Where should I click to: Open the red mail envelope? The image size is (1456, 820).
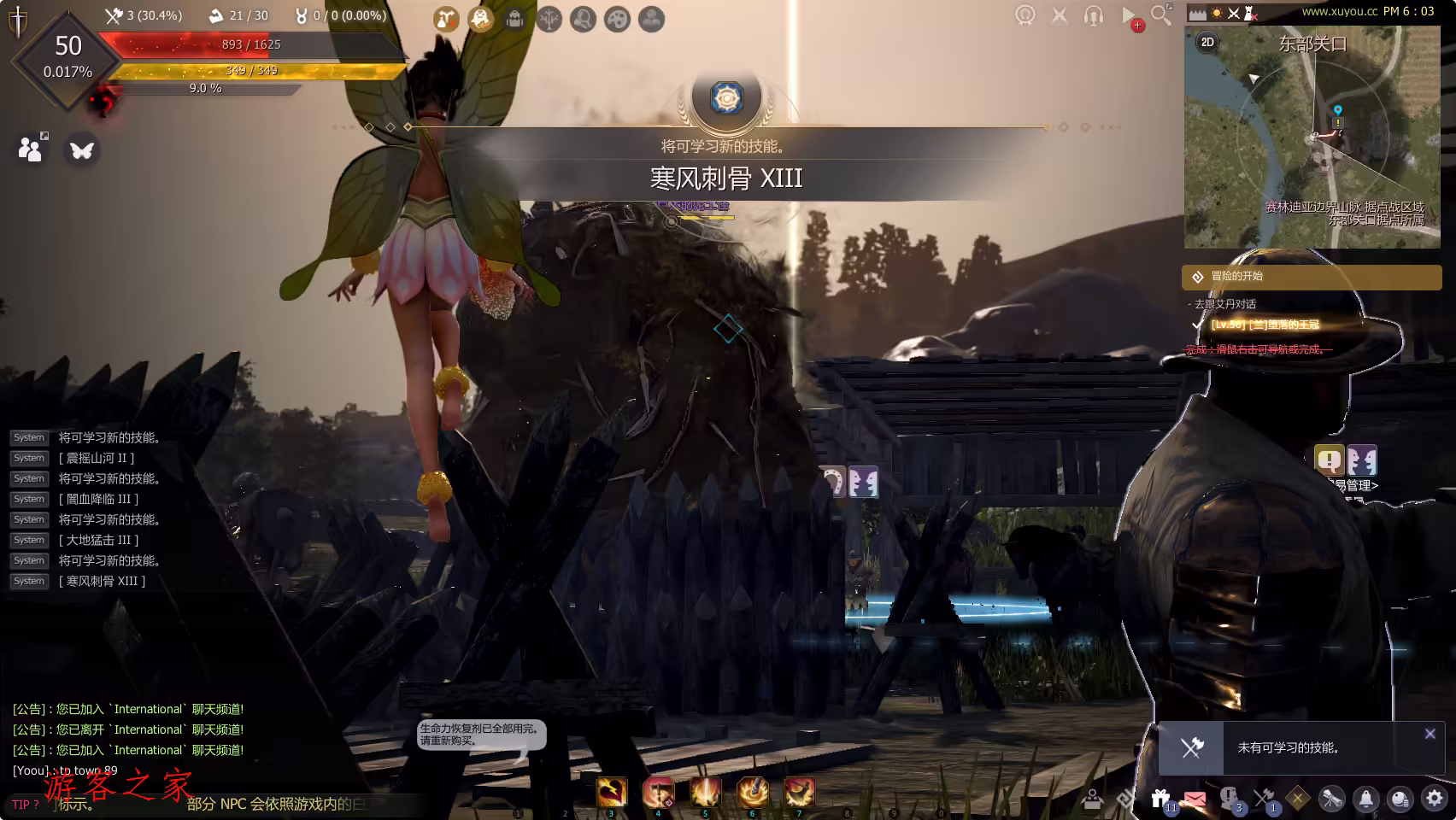click(1195, 799)
